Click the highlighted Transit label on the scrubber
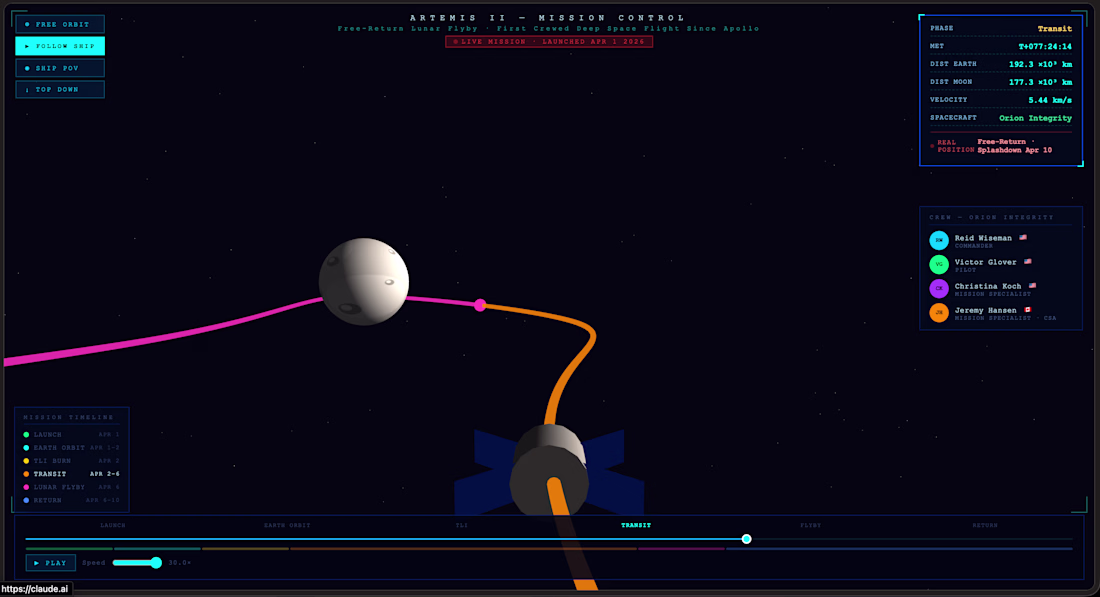Screen dimensions: 1100x597 coord(636,525)
